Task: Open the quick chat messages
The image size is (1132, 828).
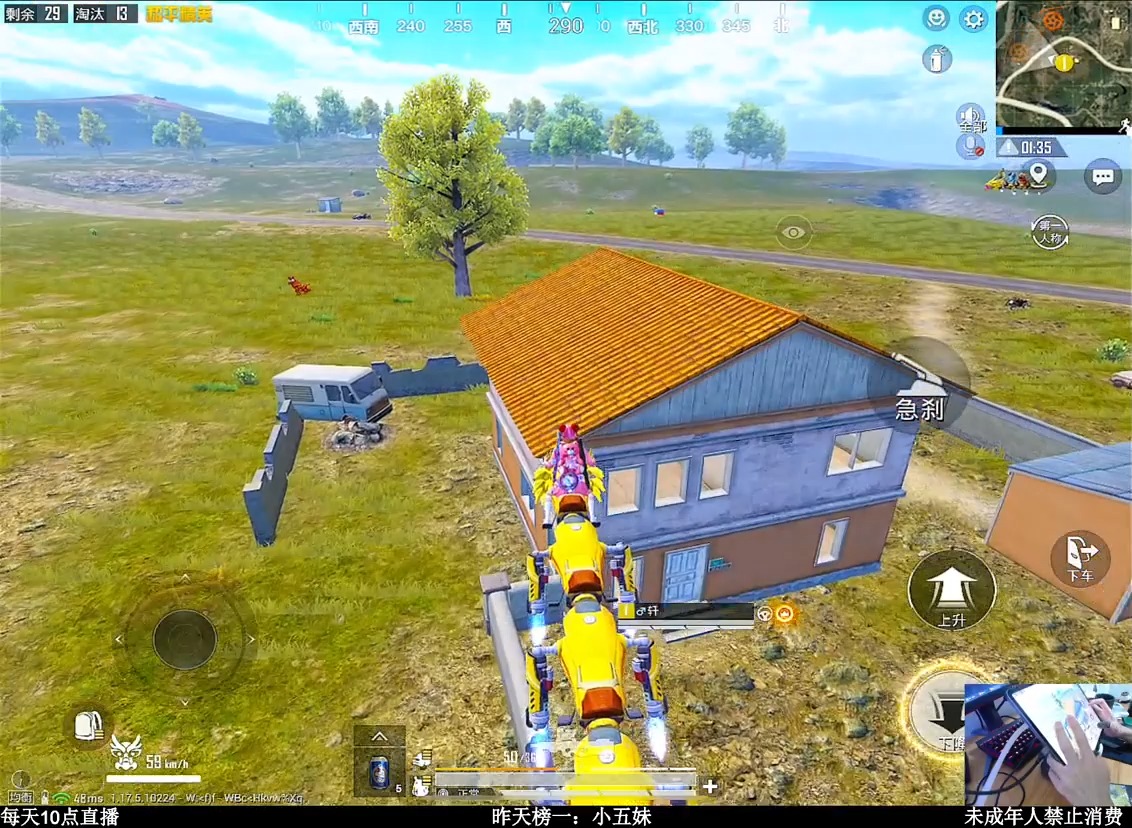Action: click(x=1102, y=177)
